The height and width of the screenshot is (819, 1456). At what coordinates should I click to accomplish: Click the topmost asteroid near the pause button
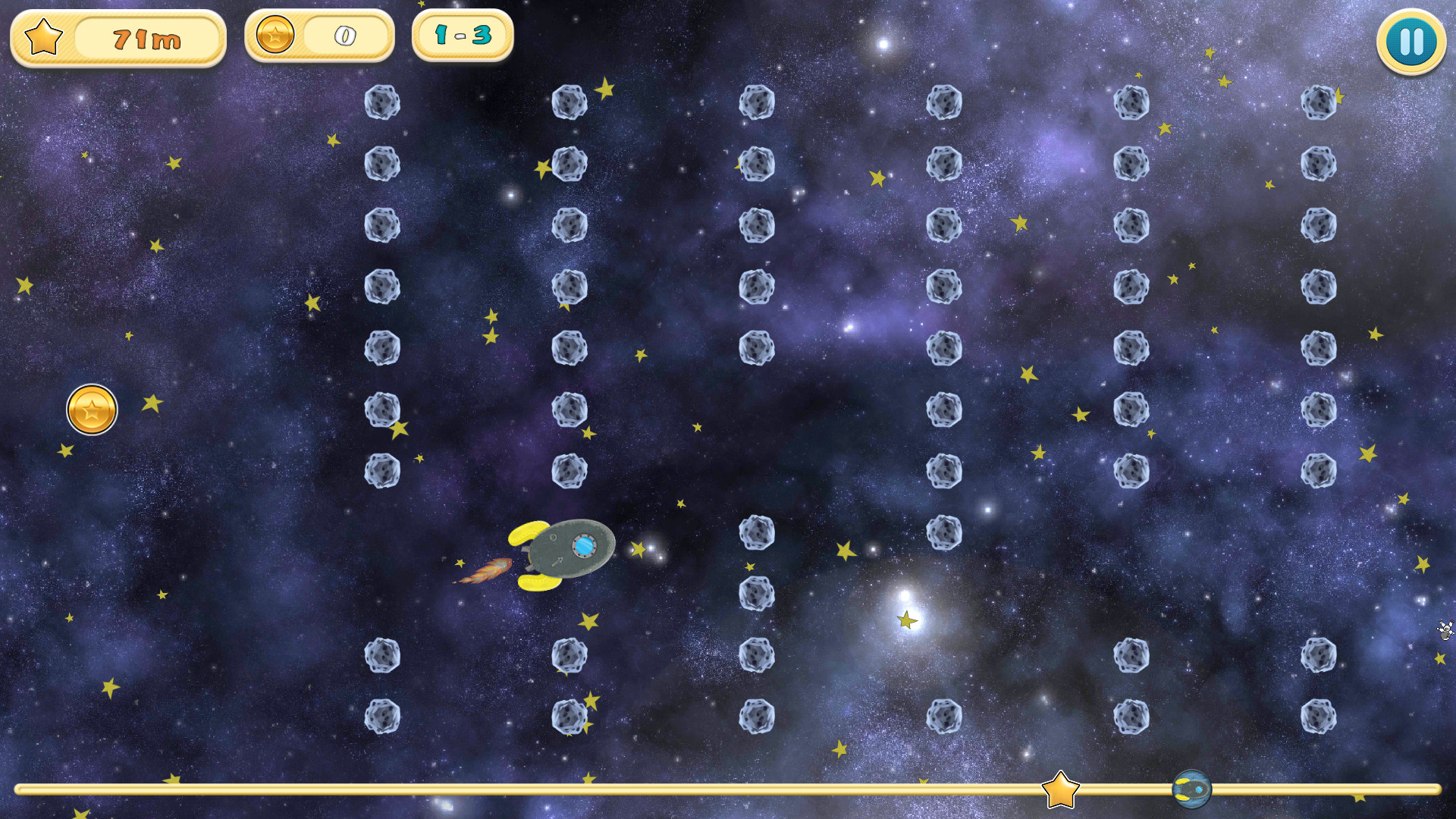pyautogui.click(x=1317, y=102)
